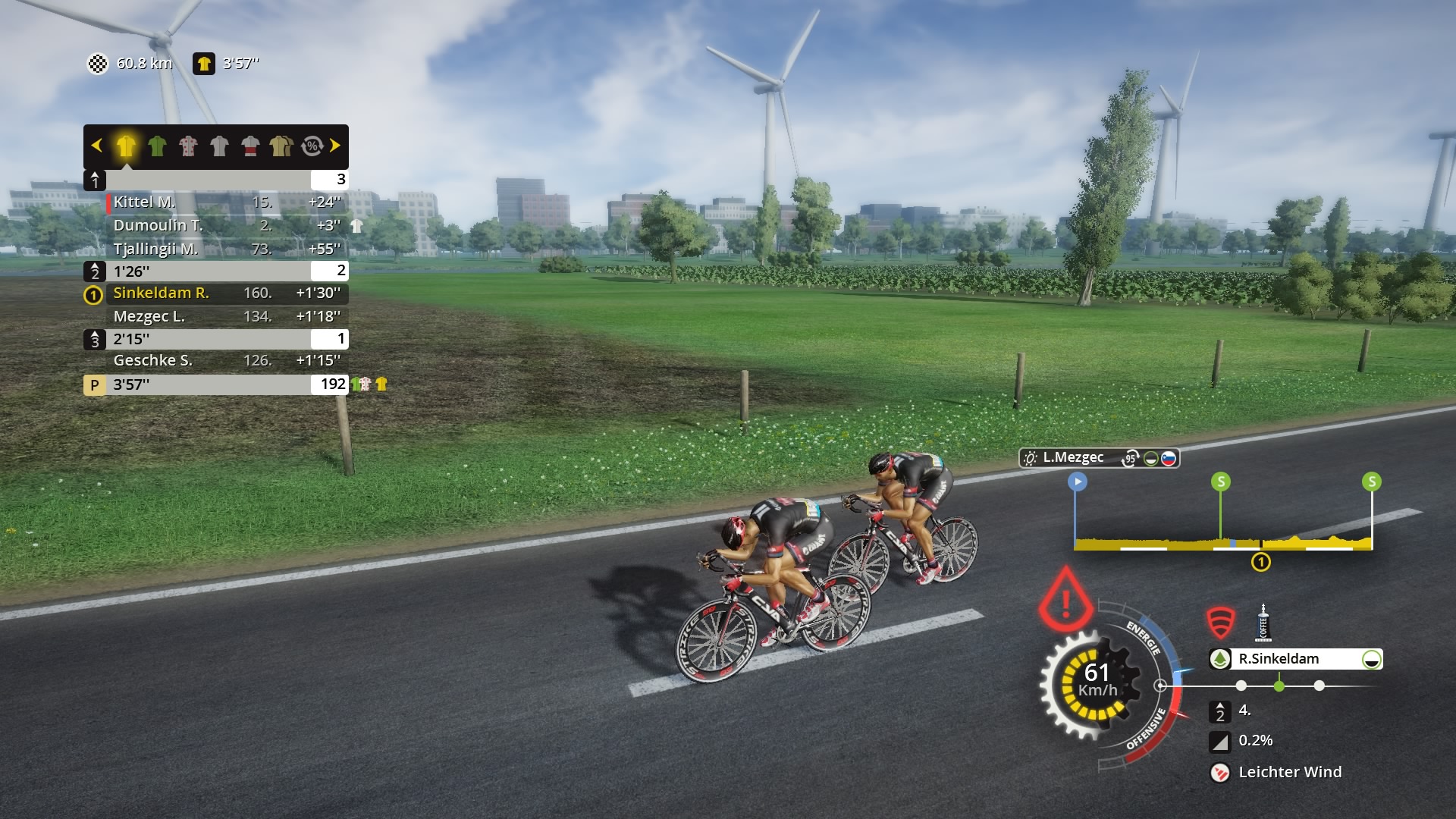Select the yellow jersey classification tab

[126, 146]
